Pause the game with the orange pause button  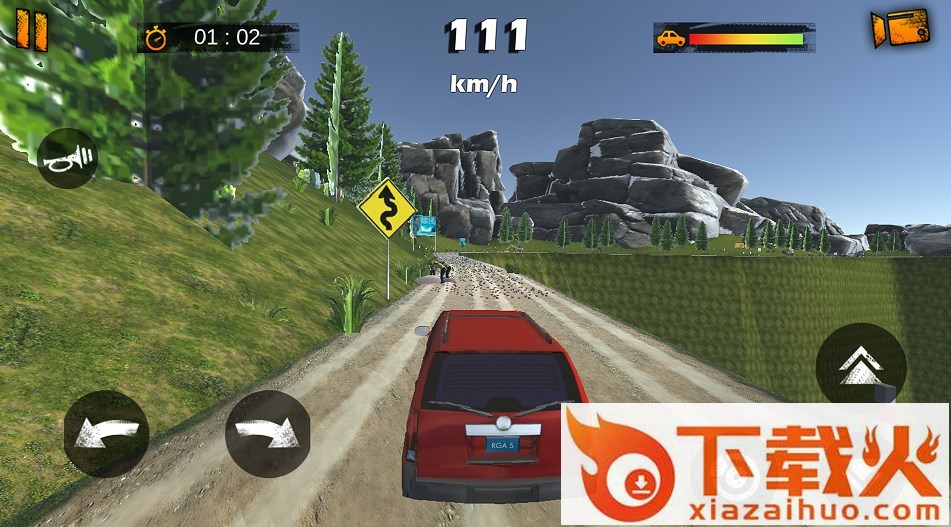click(31, 30)
